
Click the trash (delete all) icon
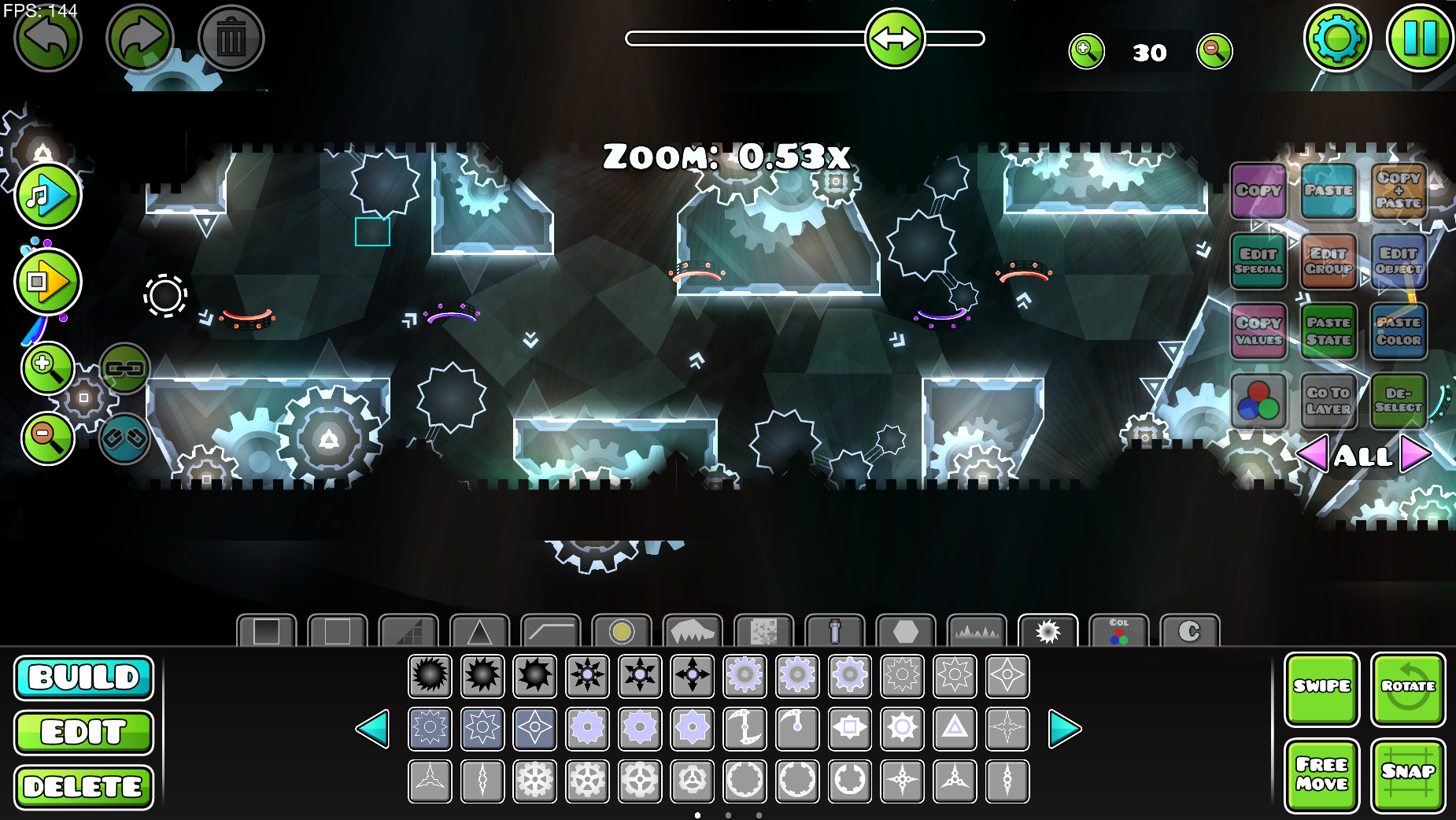tap(229, 37)
